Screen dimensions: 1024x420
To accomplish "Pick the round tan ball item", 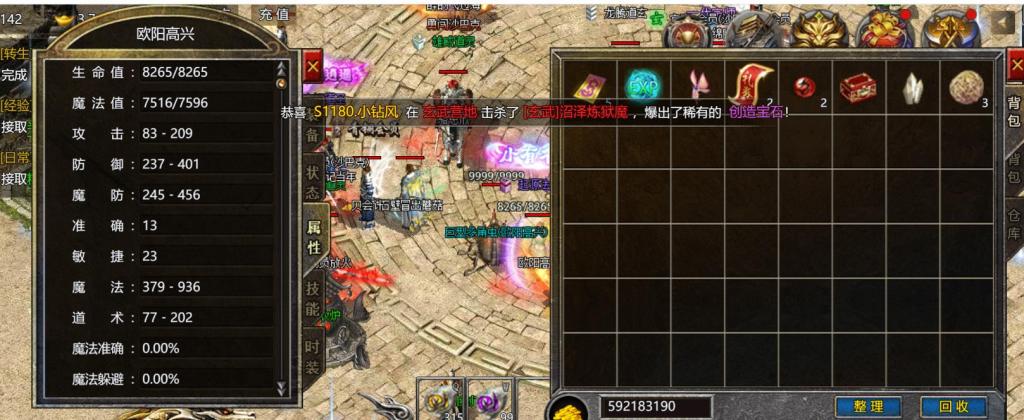I will [966, 85].
